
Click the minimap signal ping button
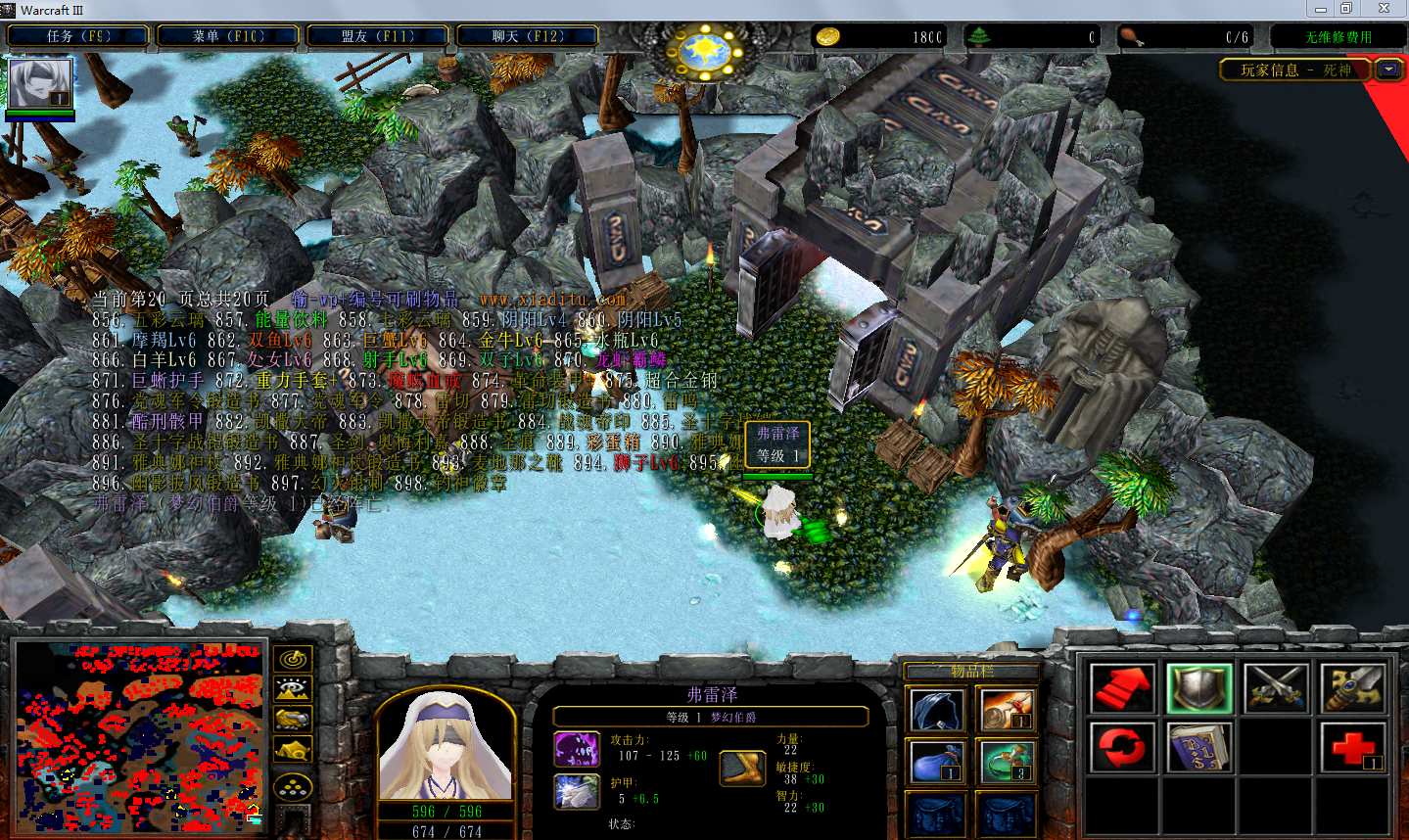293,659
